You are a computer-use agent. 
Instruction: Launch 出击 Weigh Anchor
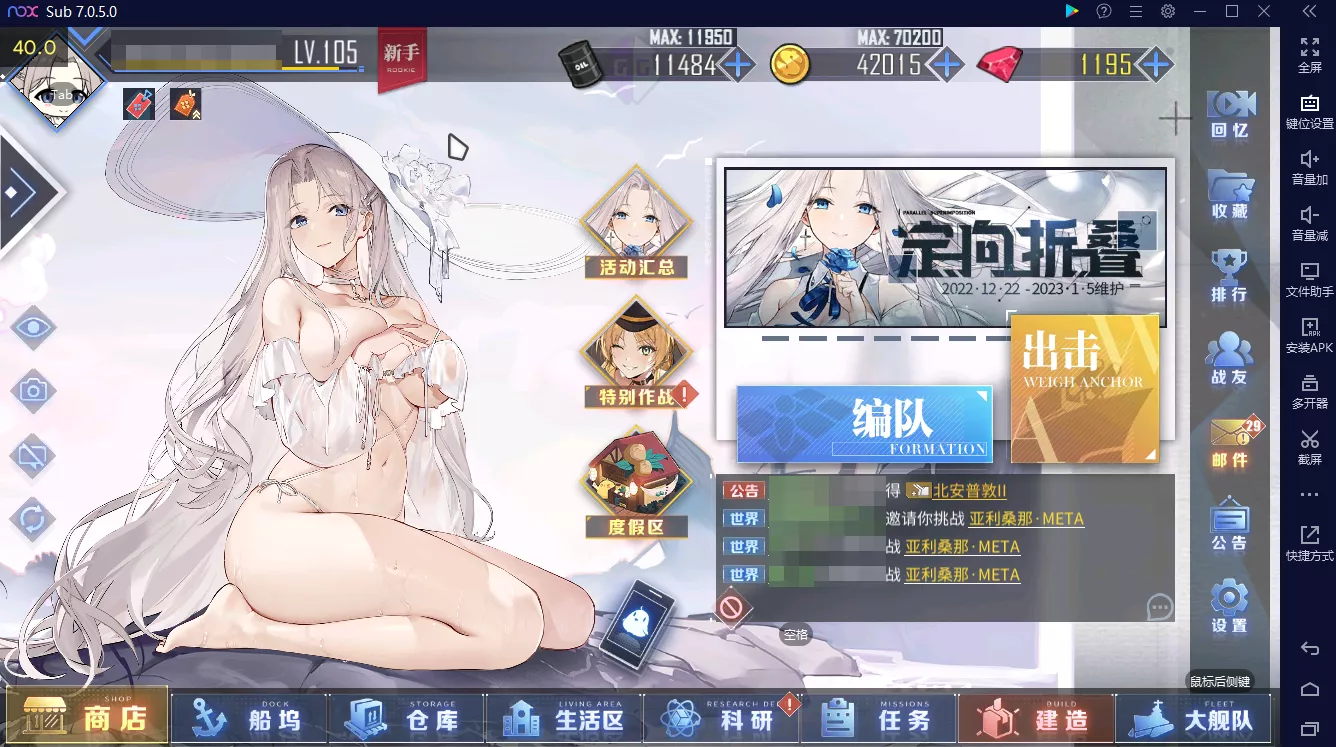pyautogui.click(x=1084, y=388)
